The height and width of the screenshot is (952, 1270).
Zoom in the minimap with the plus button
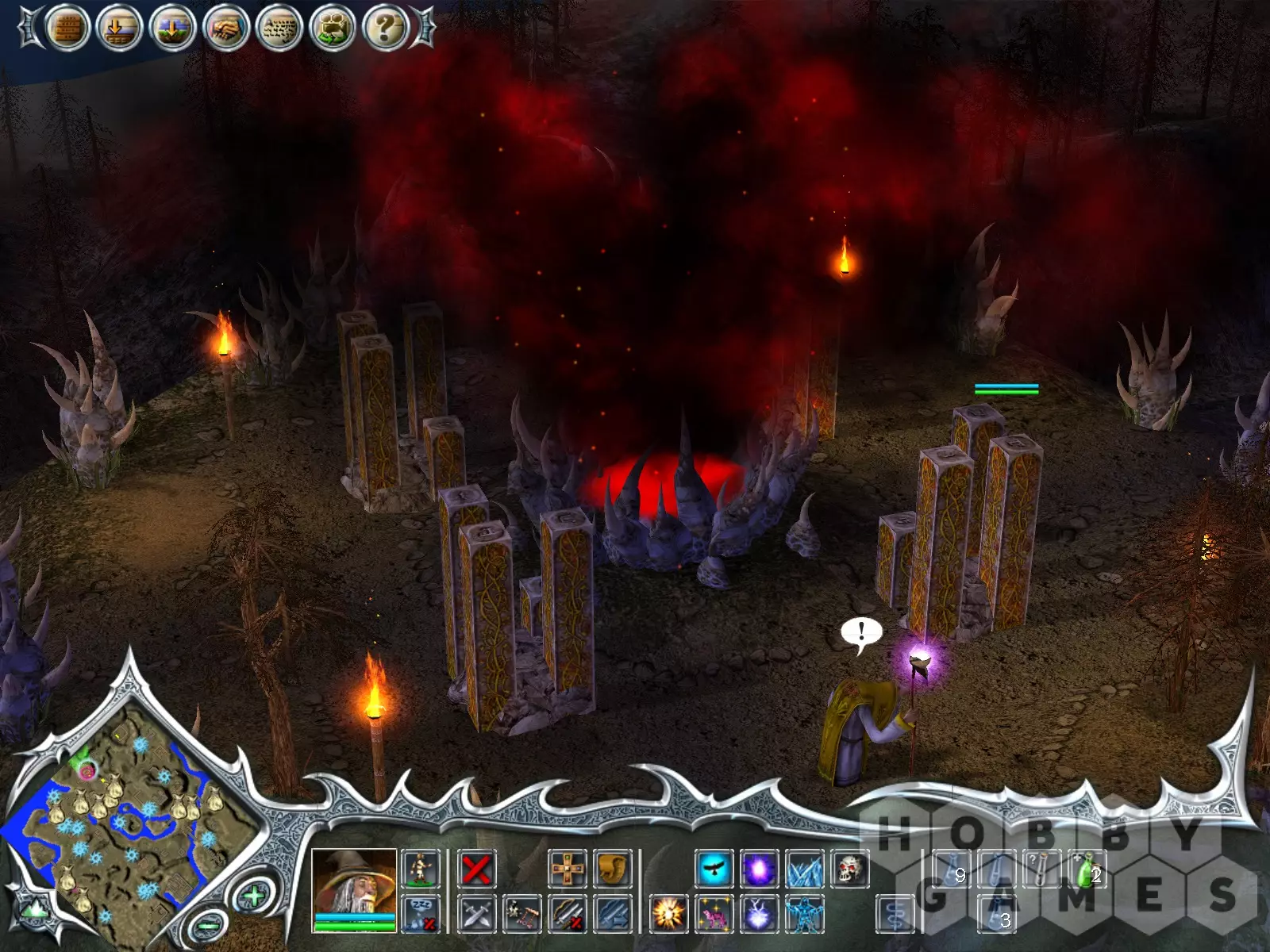(253, 897)
